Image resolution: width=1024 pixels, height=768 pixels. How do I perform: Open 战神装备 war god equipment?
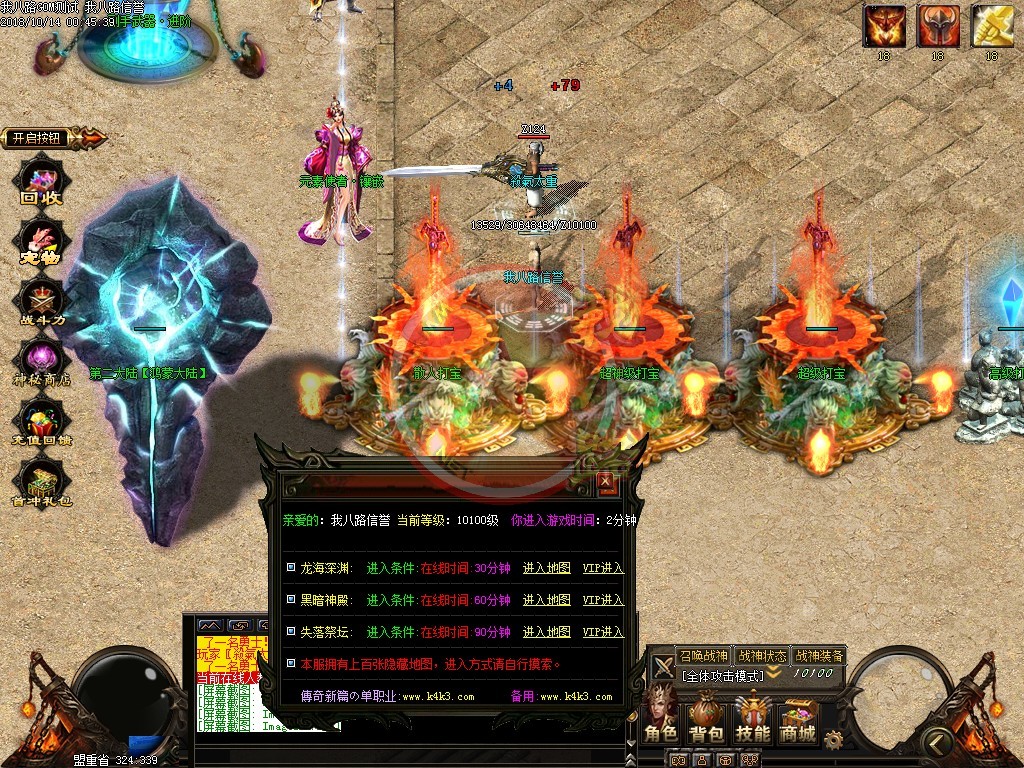[x=819, y=656]
